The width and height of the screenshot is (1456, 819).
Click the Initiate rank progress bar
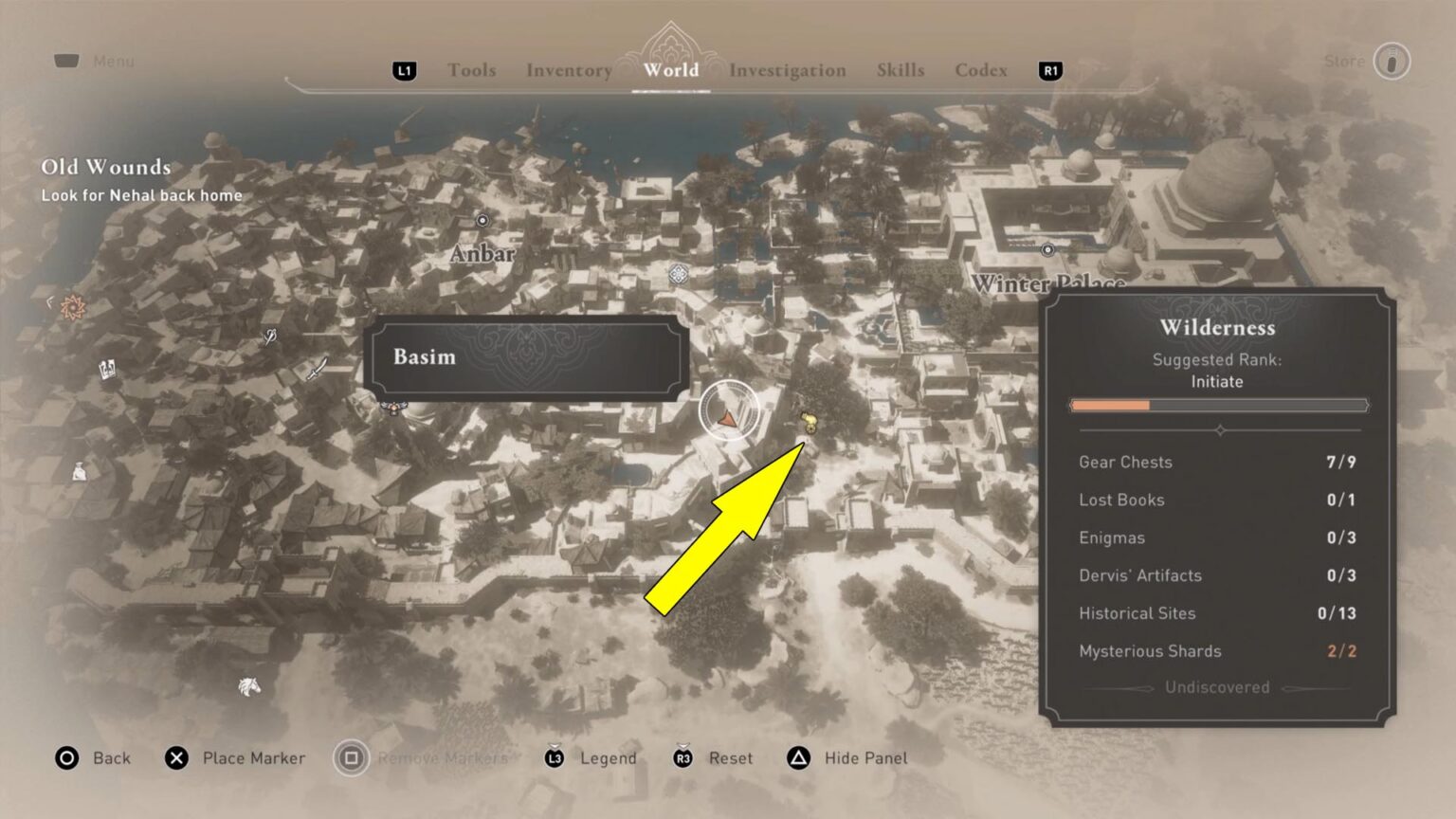1219,405
